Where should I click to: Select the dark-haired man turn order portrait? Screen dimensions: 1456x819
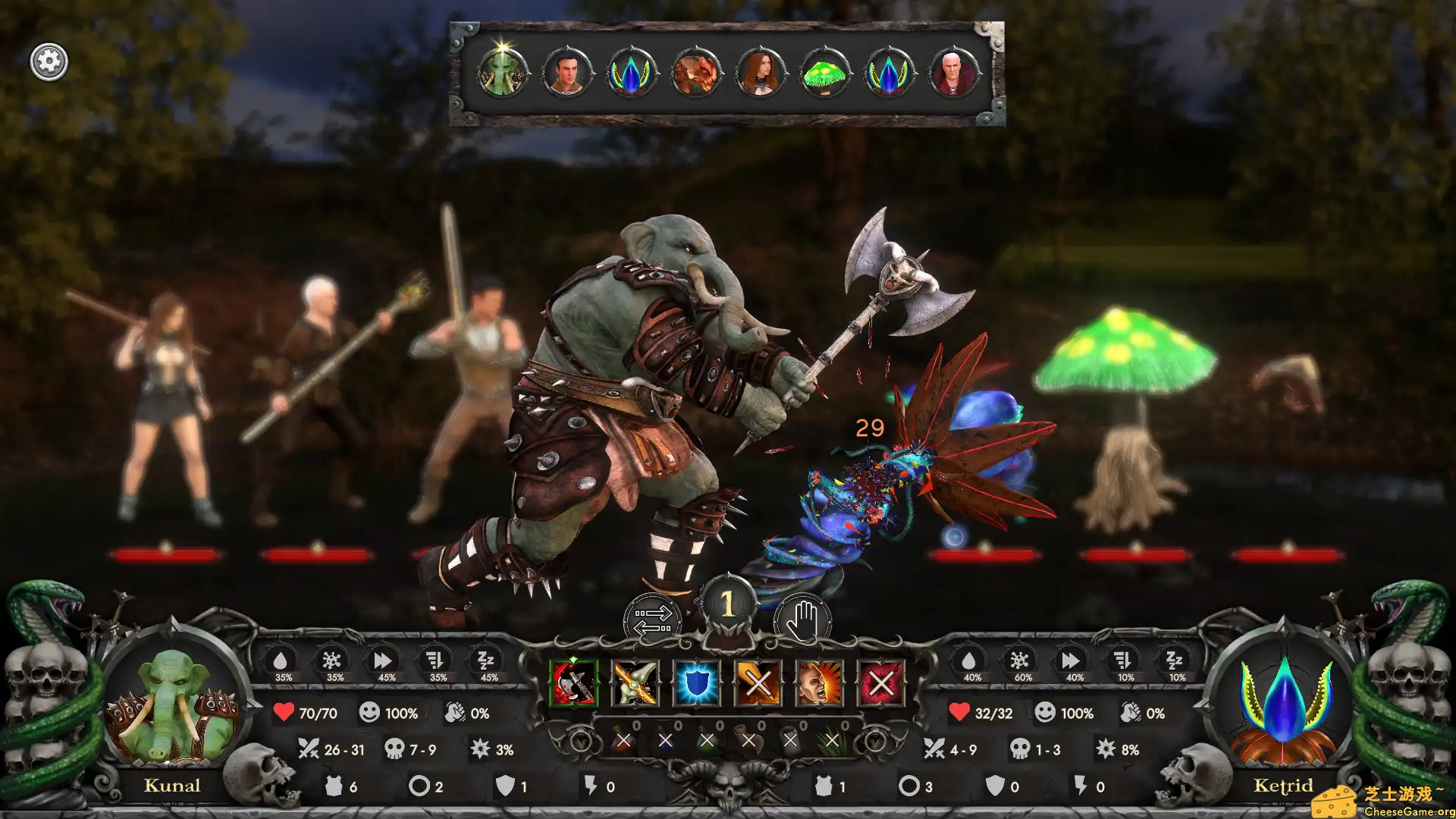click(566, 74)
